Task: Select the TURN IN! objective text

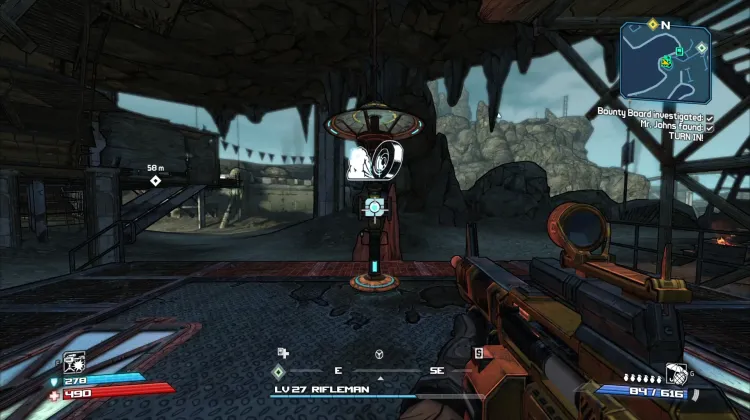Action: [688, 137]
